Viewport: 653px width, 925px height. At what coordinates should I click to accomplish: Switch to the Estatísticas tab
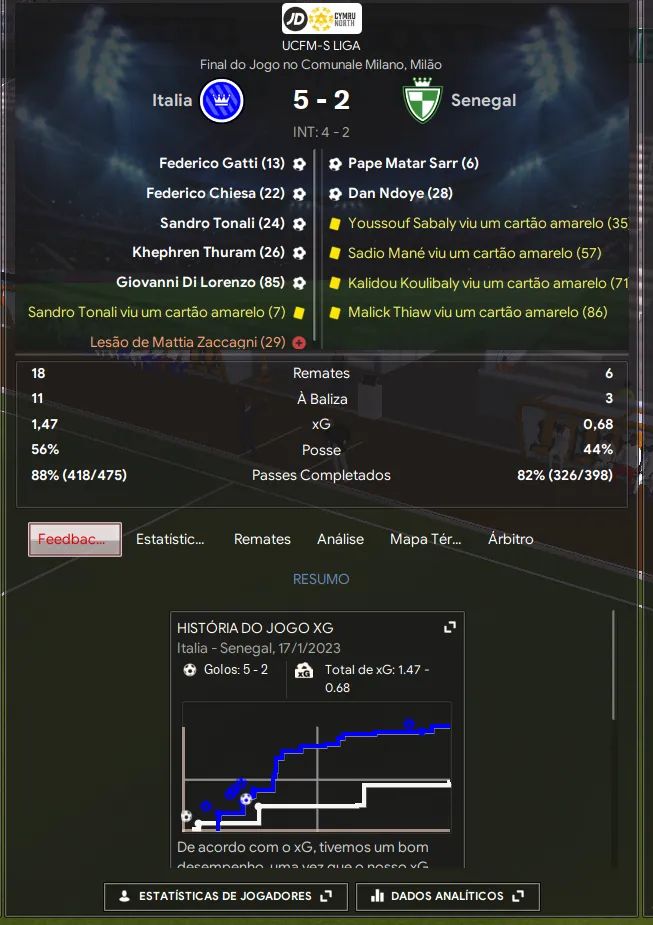click(x=170, y=539)
